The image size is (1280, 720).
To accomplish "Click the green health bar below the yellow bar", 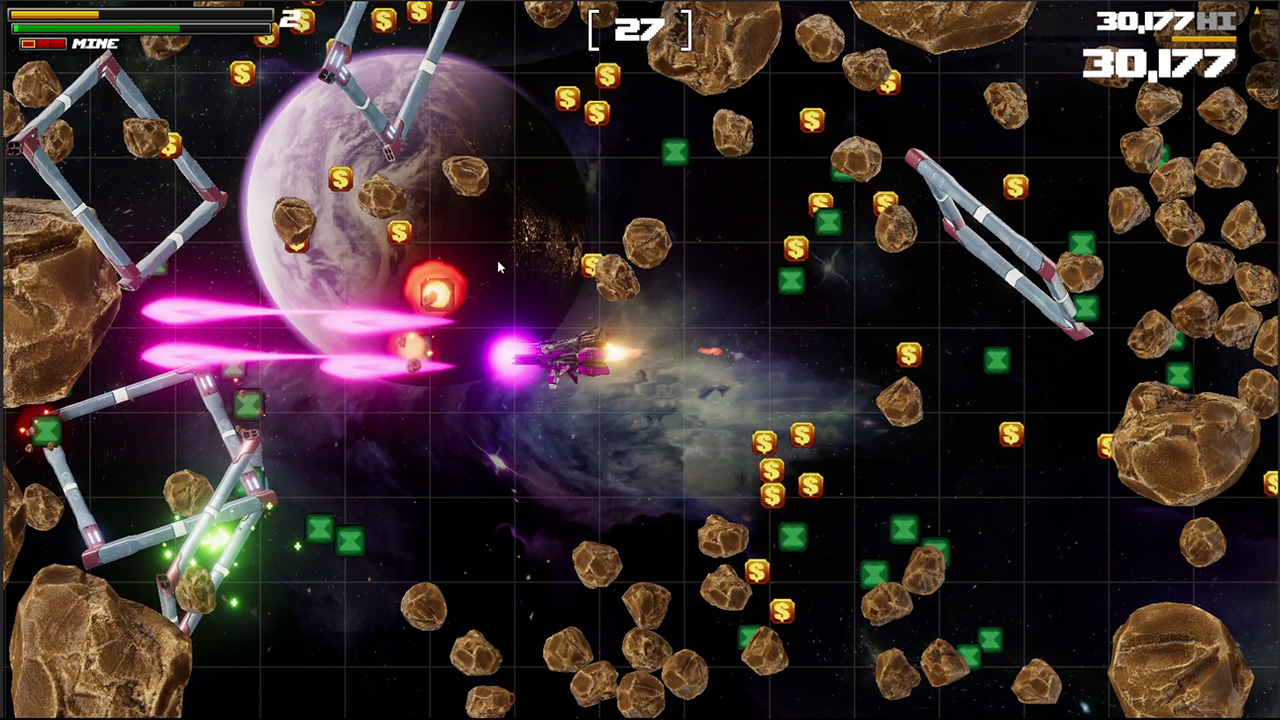I will click(95, 28).
